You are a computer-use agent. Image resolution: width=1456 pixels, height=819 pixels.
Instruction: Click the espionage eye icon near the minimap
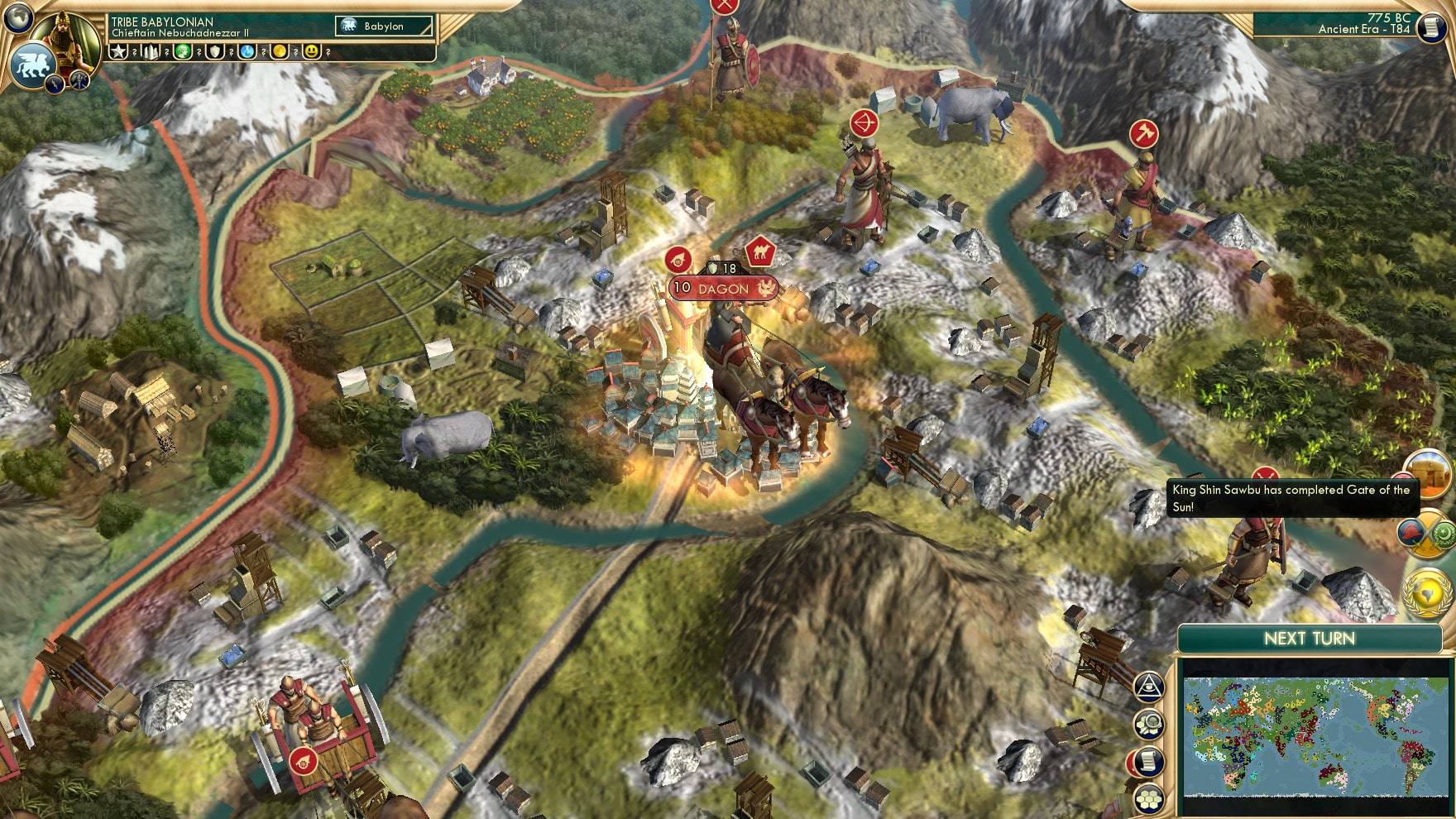pos(1149,687)
